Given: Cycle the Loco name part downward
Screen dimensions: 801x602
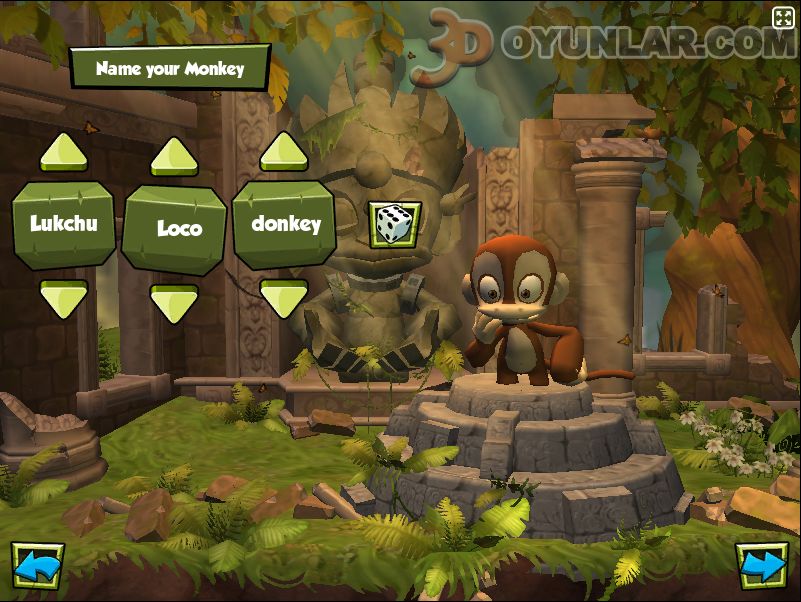Looking at the screenshot, I should tap(174, 303).
